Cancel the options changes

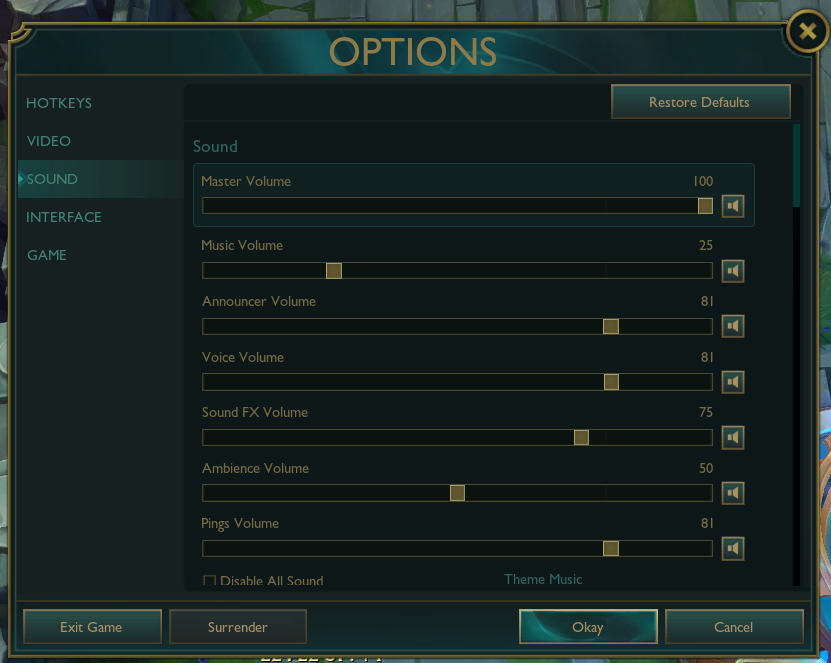(734, 627)
